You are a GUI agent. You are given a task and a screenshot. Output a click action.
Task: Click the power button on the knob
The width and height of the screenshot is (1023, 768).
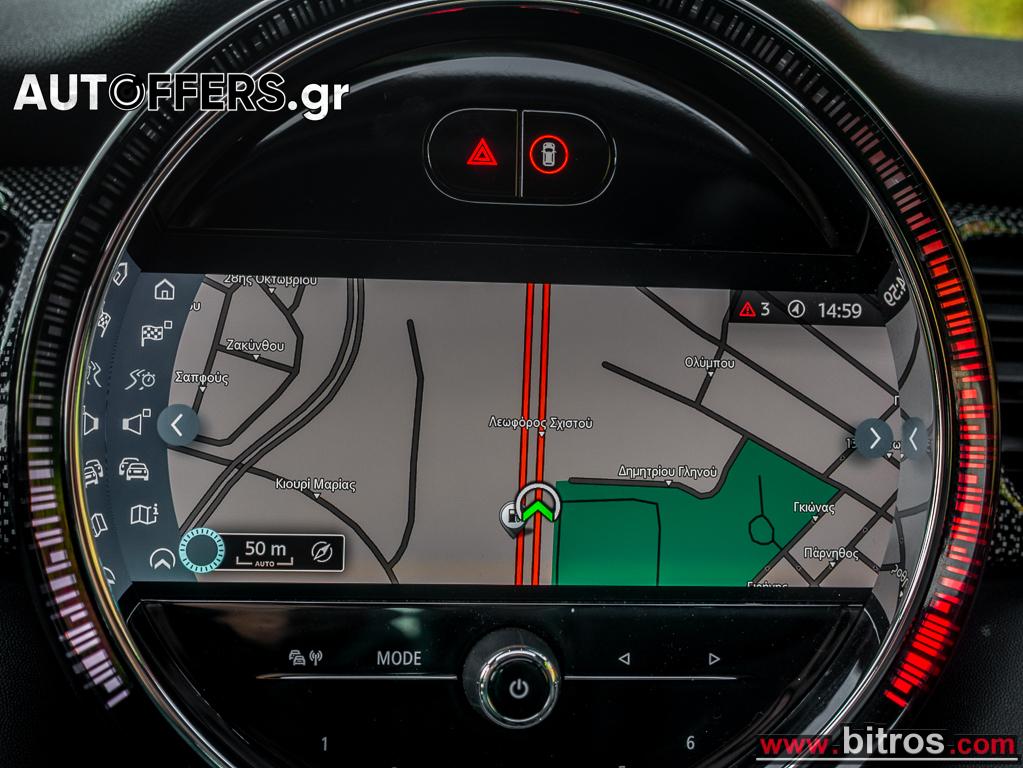tap(518, 687)
